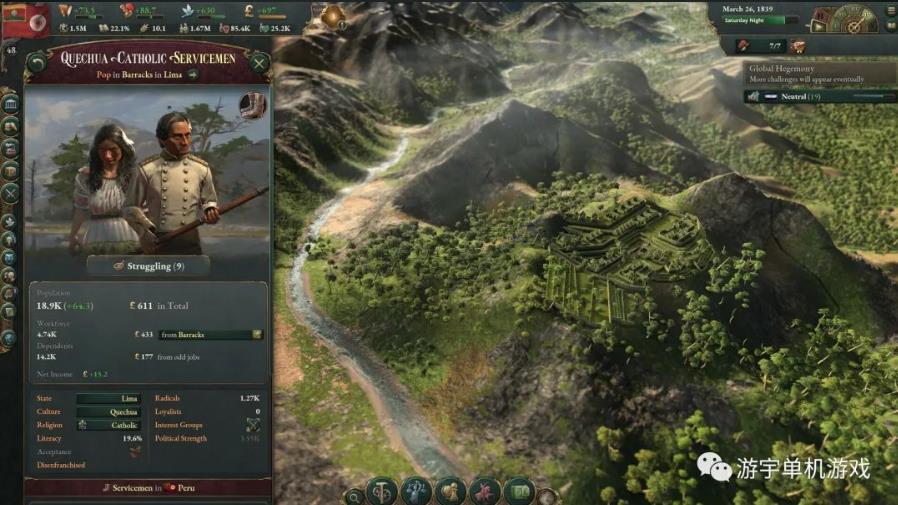Click the Interest Groups icon
898x505 pixels.
(253, 425)
